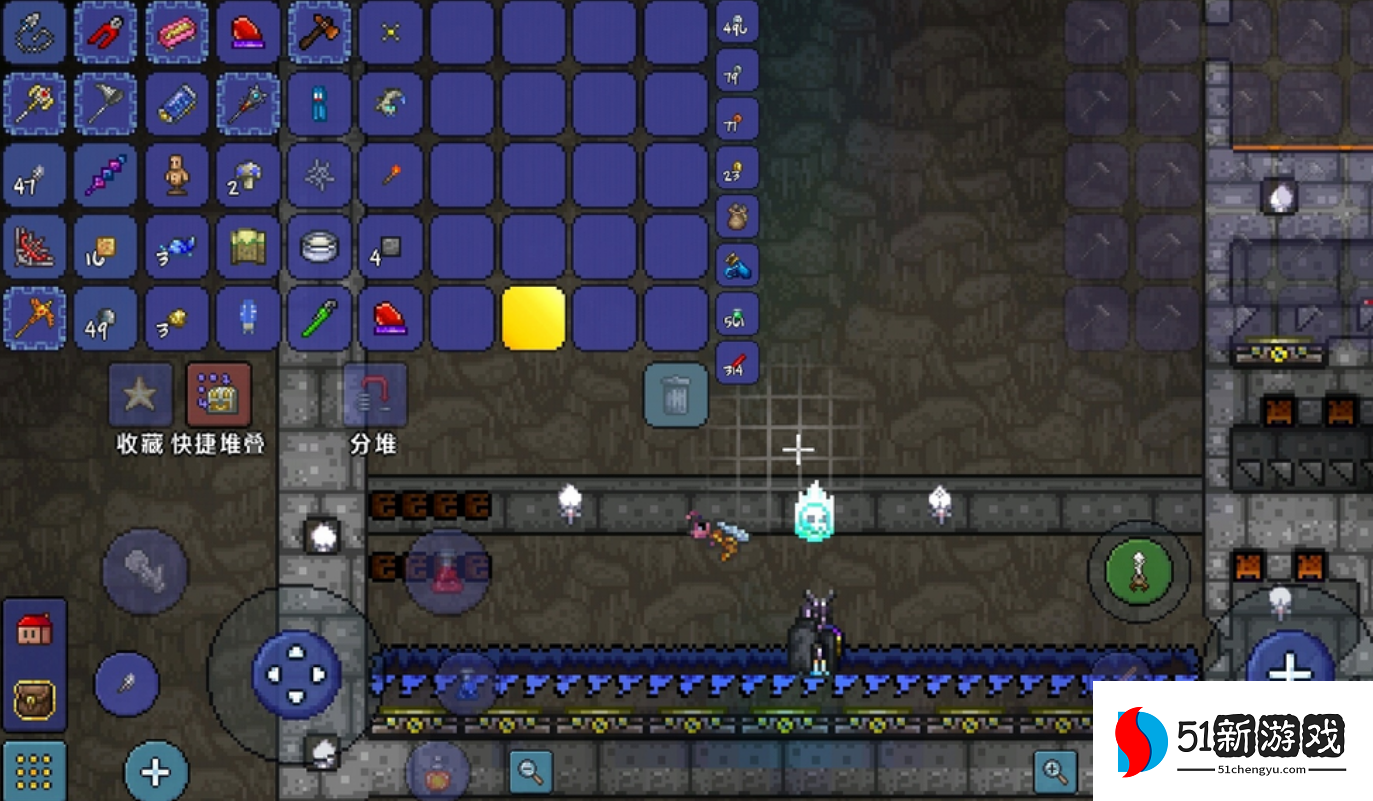This screenshot has width=1373, height=801.
Task: Use the 快捷堆叠 quick stack button
Action: pyautogui.click(x=219, y=395)
